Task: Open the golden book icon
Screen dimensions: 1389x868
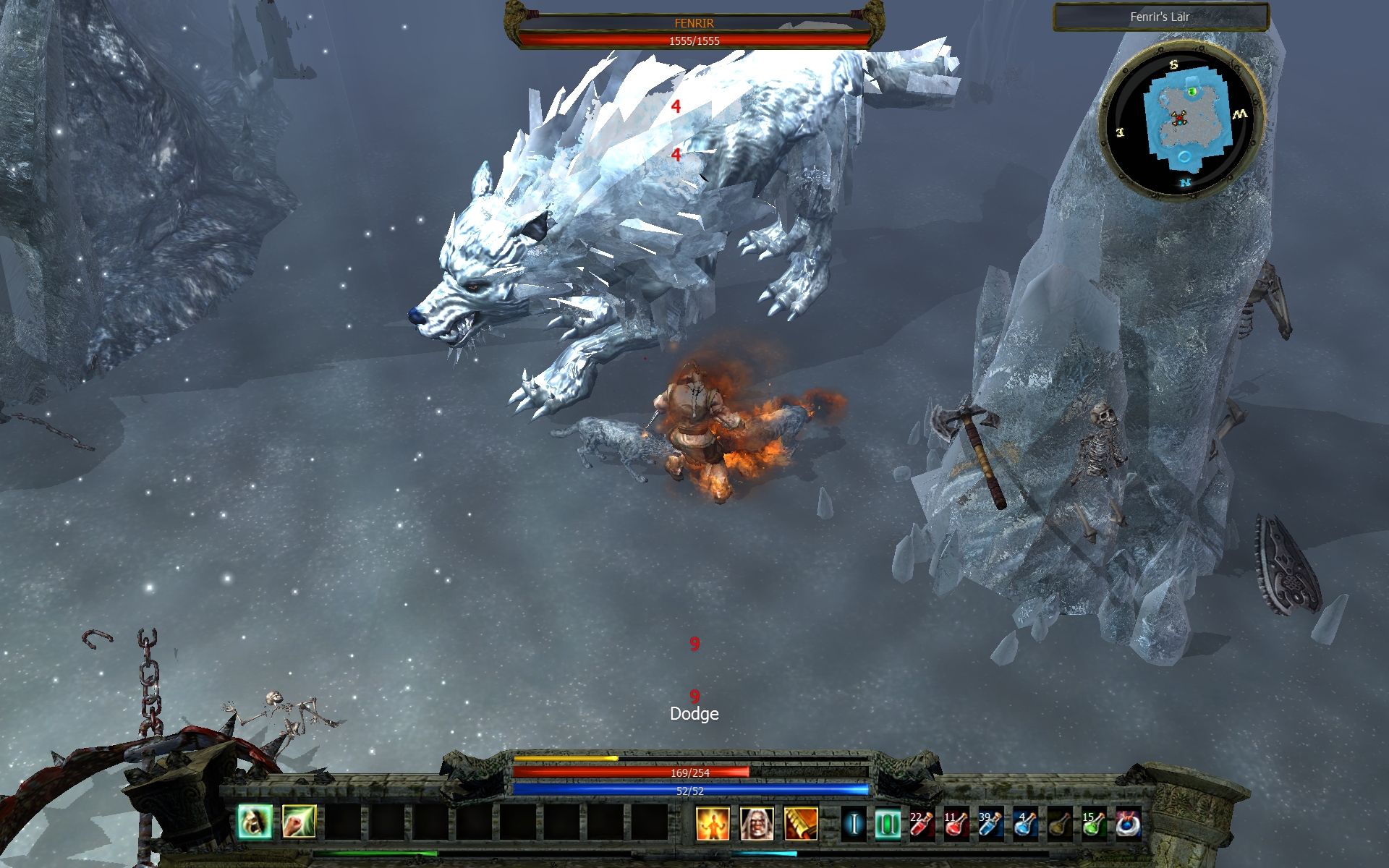Action: pos(801,824)
